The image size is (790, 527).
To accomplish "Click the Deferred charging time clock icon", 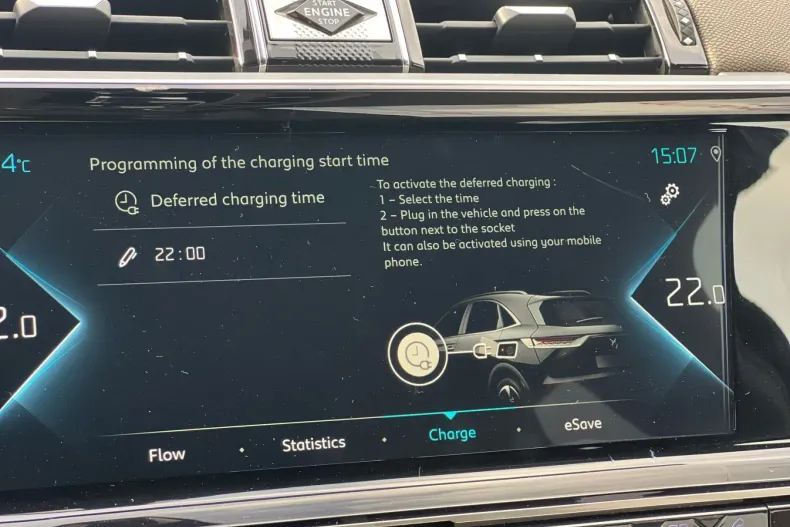I will click(x=126, y=201).
